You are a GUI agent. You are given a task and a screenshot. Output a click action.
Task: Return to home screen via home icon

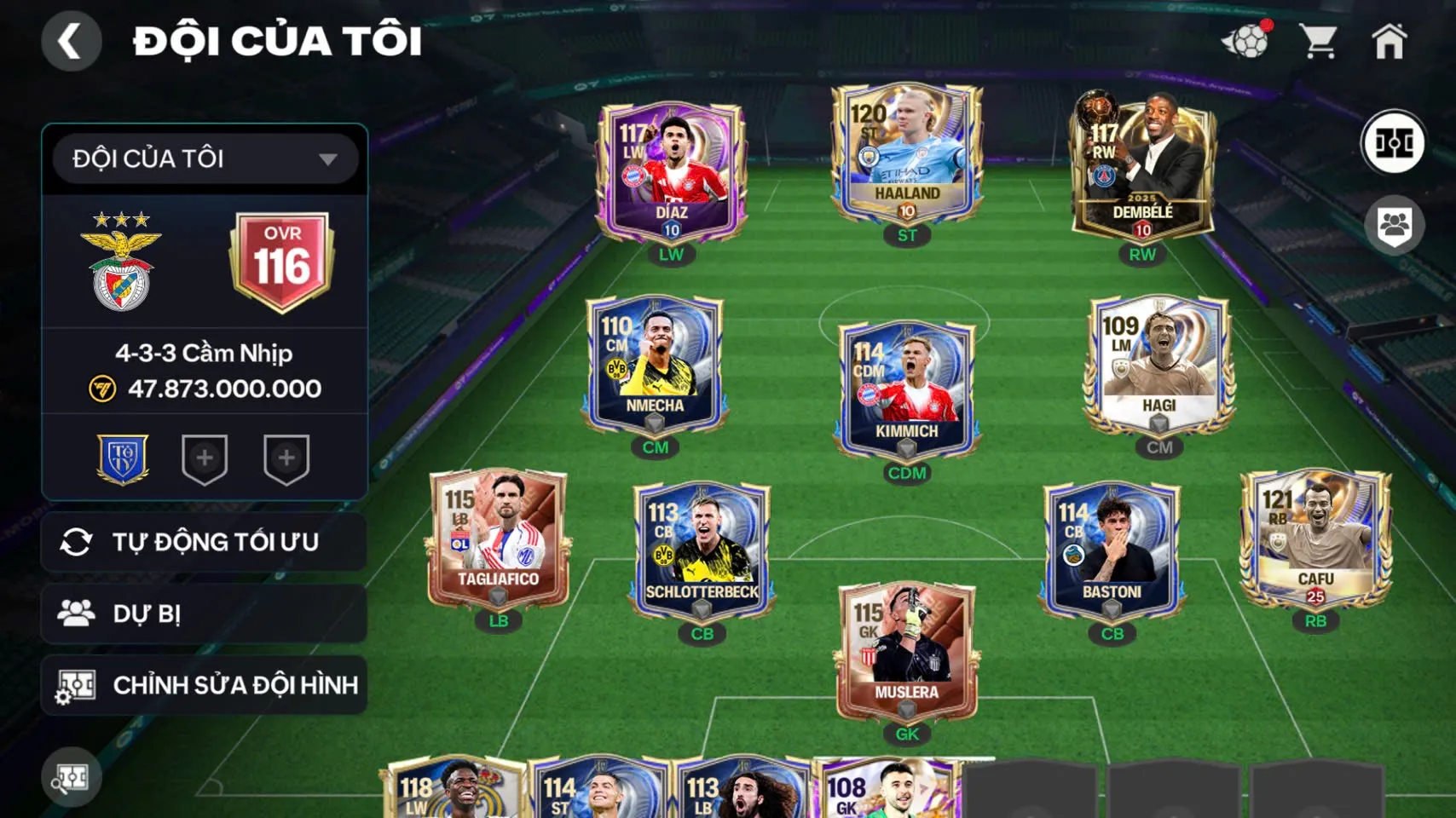click(x=1393, y=40)
